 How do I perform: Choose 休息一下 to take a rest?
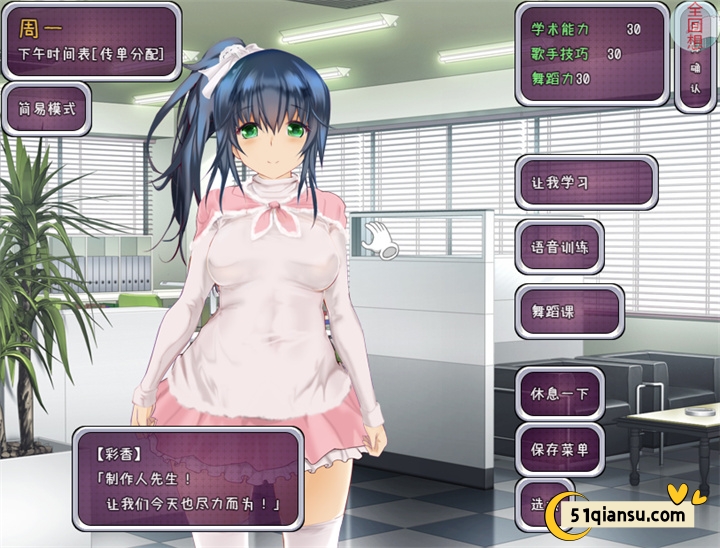[x=560, y=393]
